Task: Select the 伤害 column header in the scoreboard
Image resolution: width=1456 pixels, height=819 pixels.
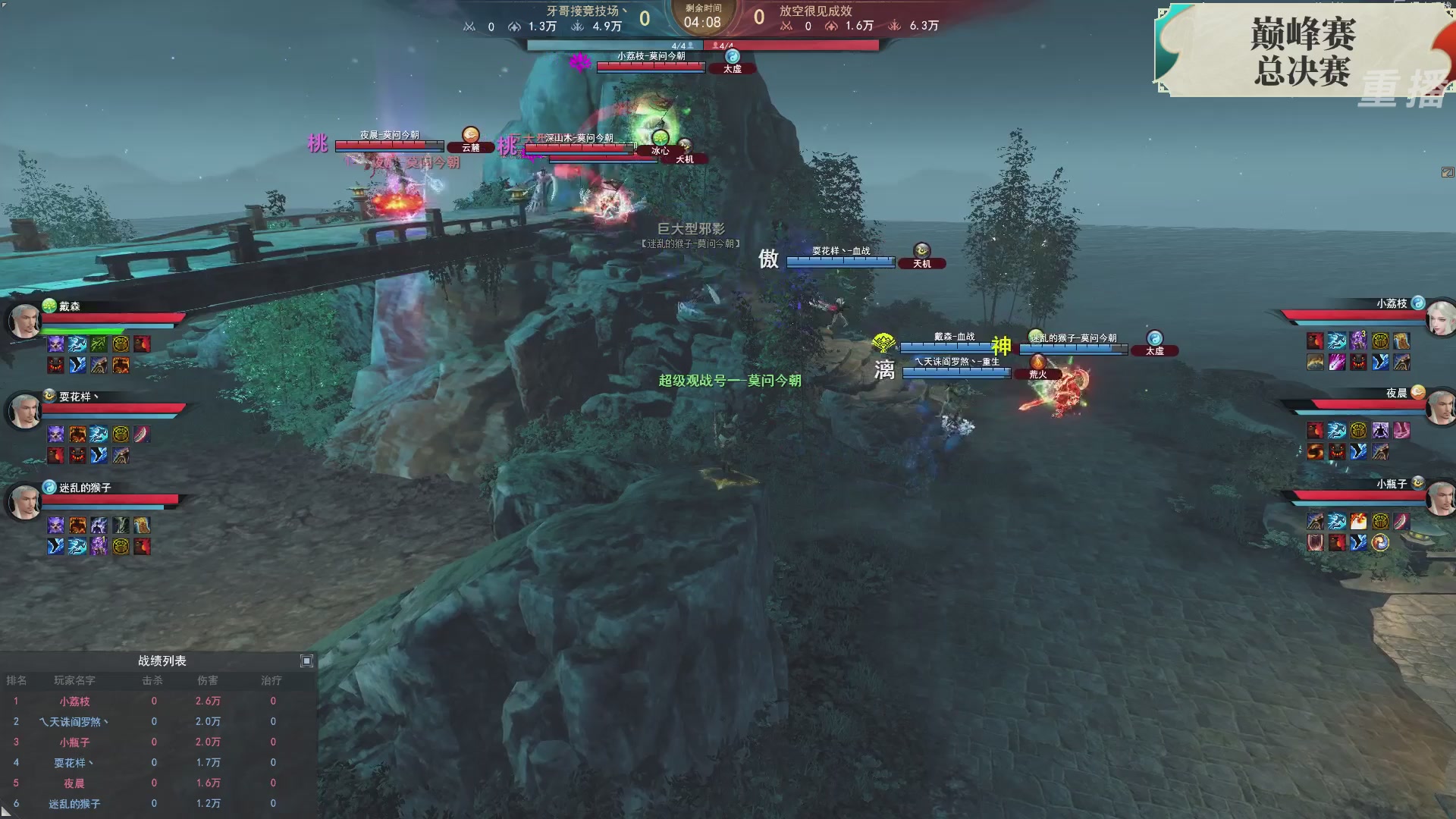Action: [x=209, y=680]
